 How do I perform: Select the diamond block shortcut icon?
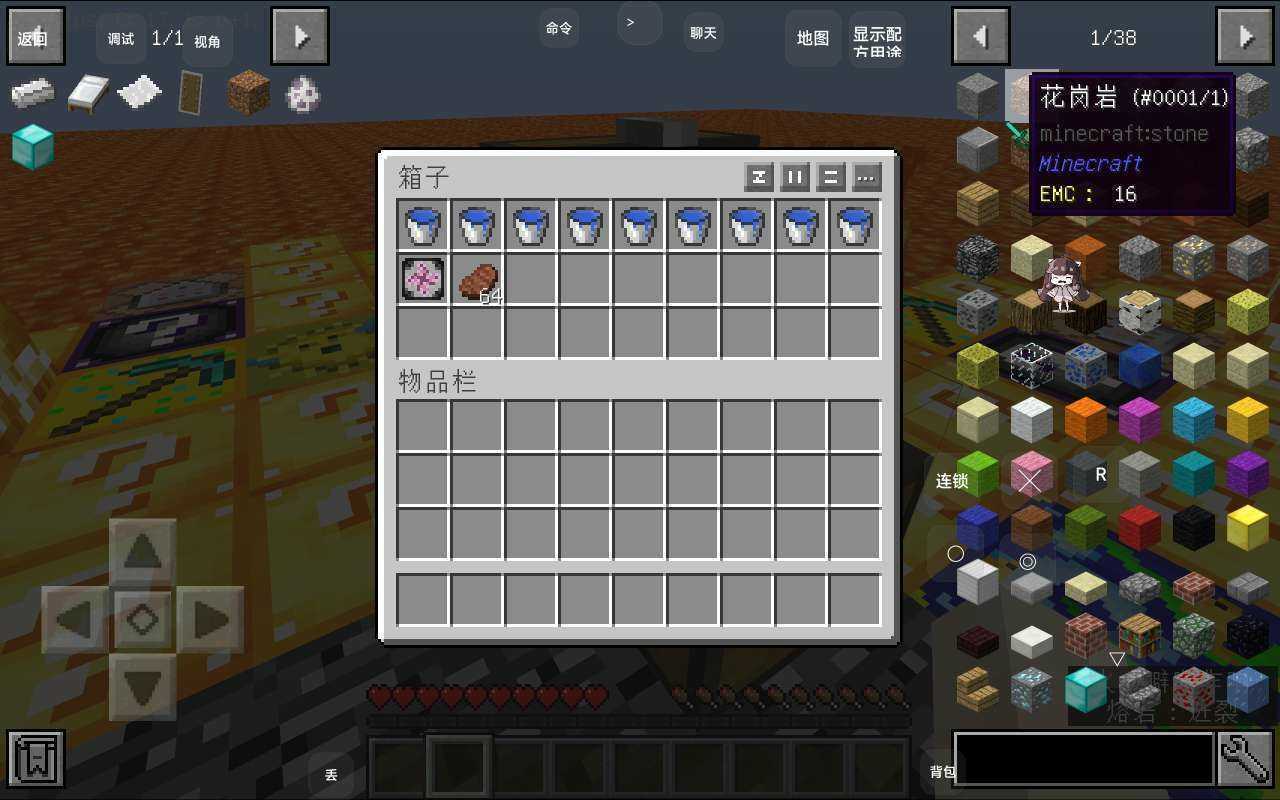coord(33,145)
